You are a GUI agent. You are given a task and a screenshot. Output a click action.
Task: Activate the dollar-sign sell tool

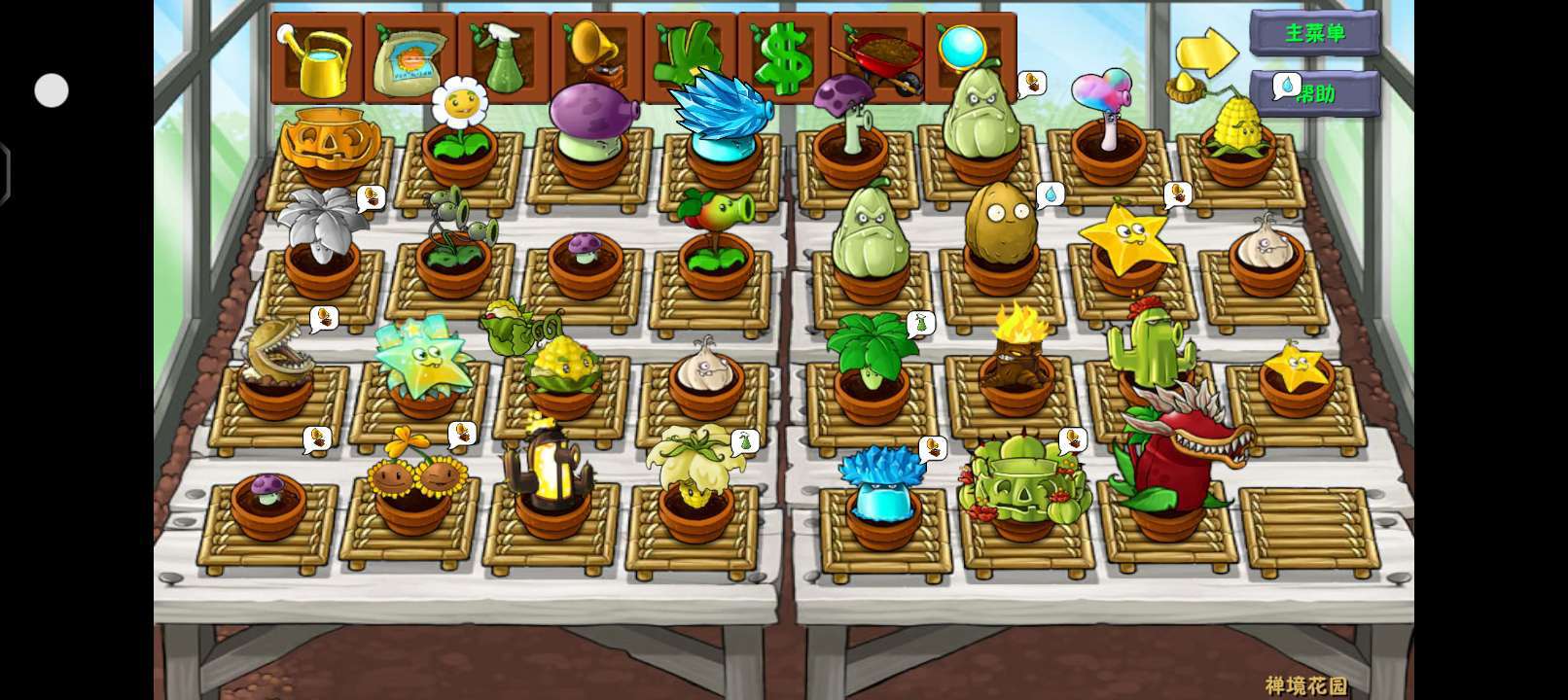click(x=783, y=58)
